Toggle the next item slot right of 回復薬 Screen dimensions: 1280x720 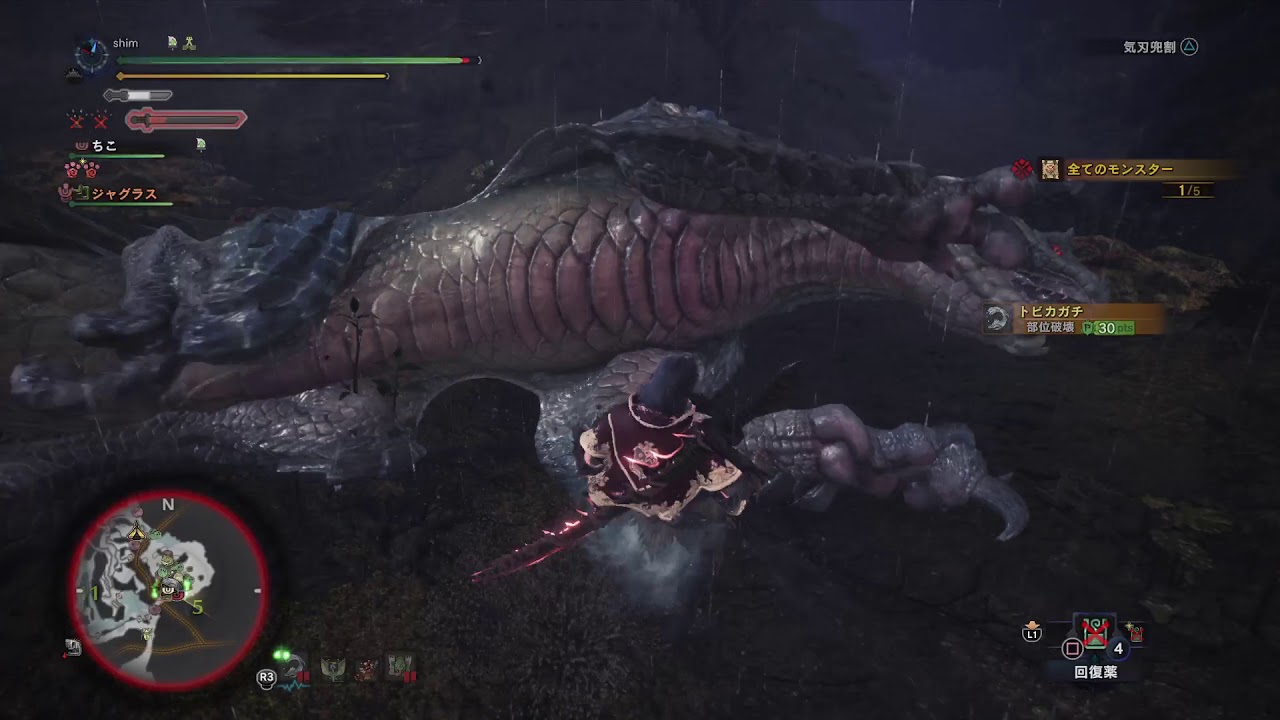point(1136,634)
